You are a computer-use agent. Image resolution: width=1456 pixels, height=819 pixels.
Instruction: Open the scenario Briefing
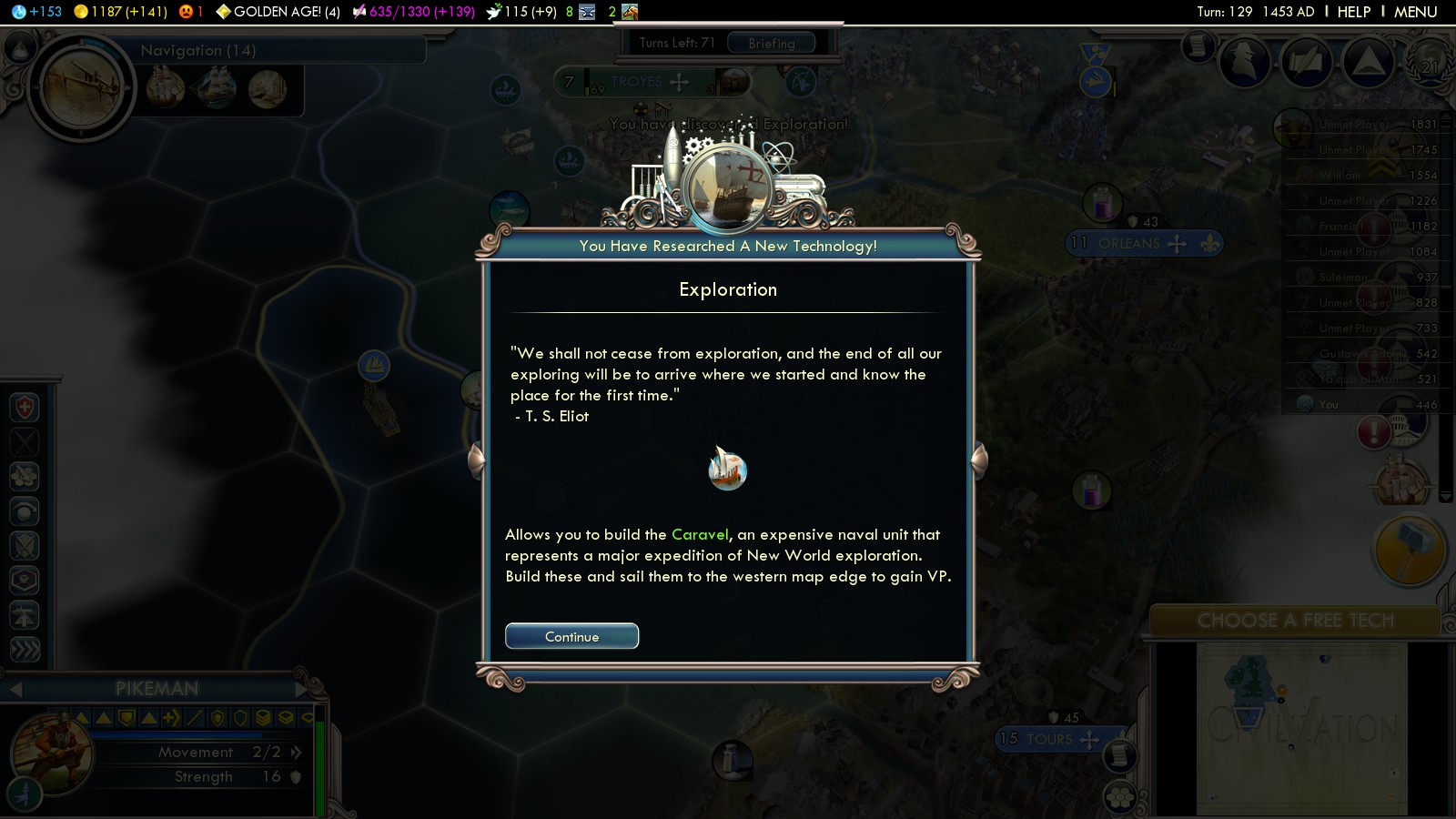771,43
